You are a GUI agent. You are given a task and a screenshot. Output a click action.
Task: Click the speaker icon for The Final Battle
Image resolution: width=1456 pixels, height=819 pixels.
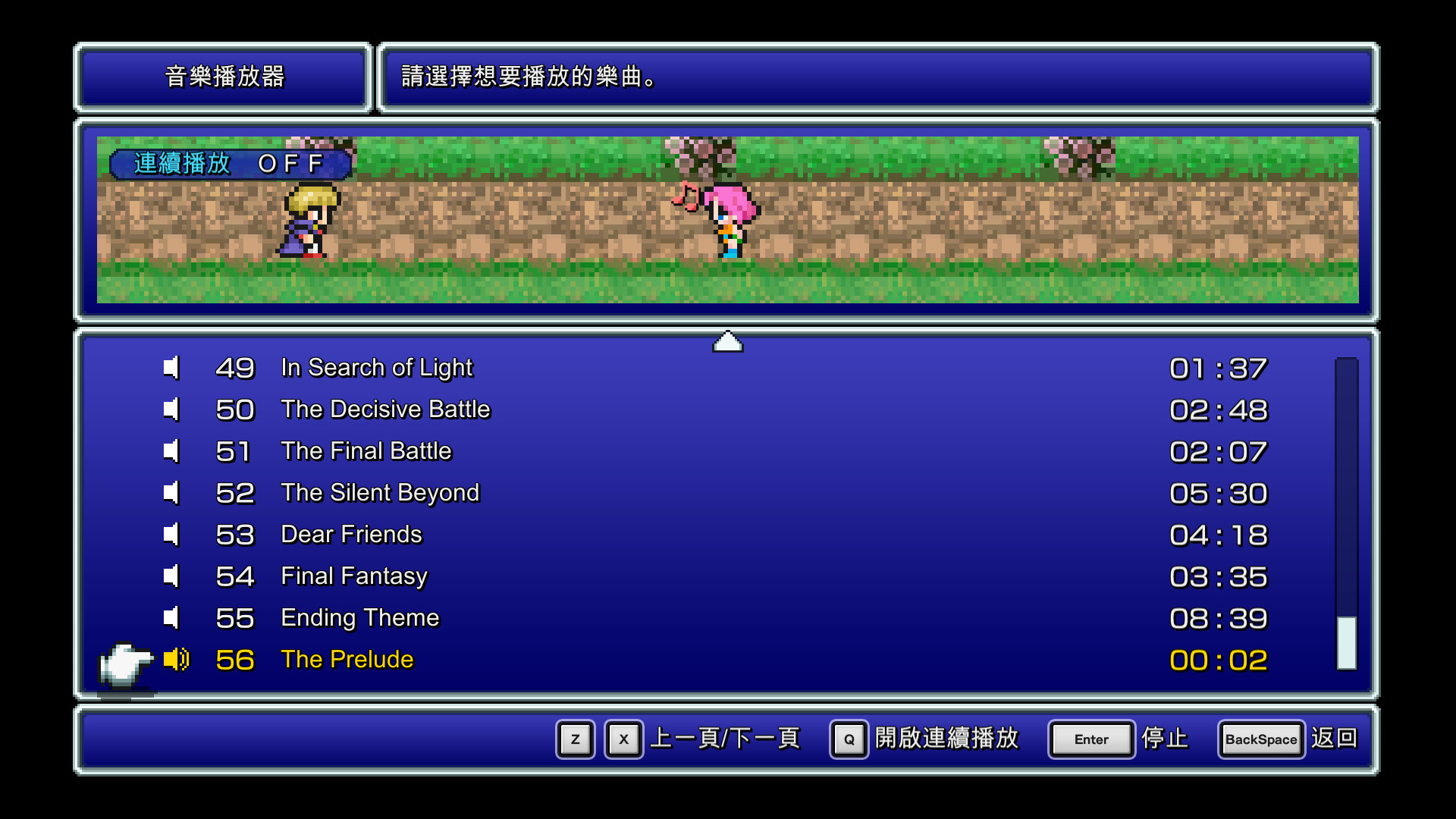[x=171, y=451]
